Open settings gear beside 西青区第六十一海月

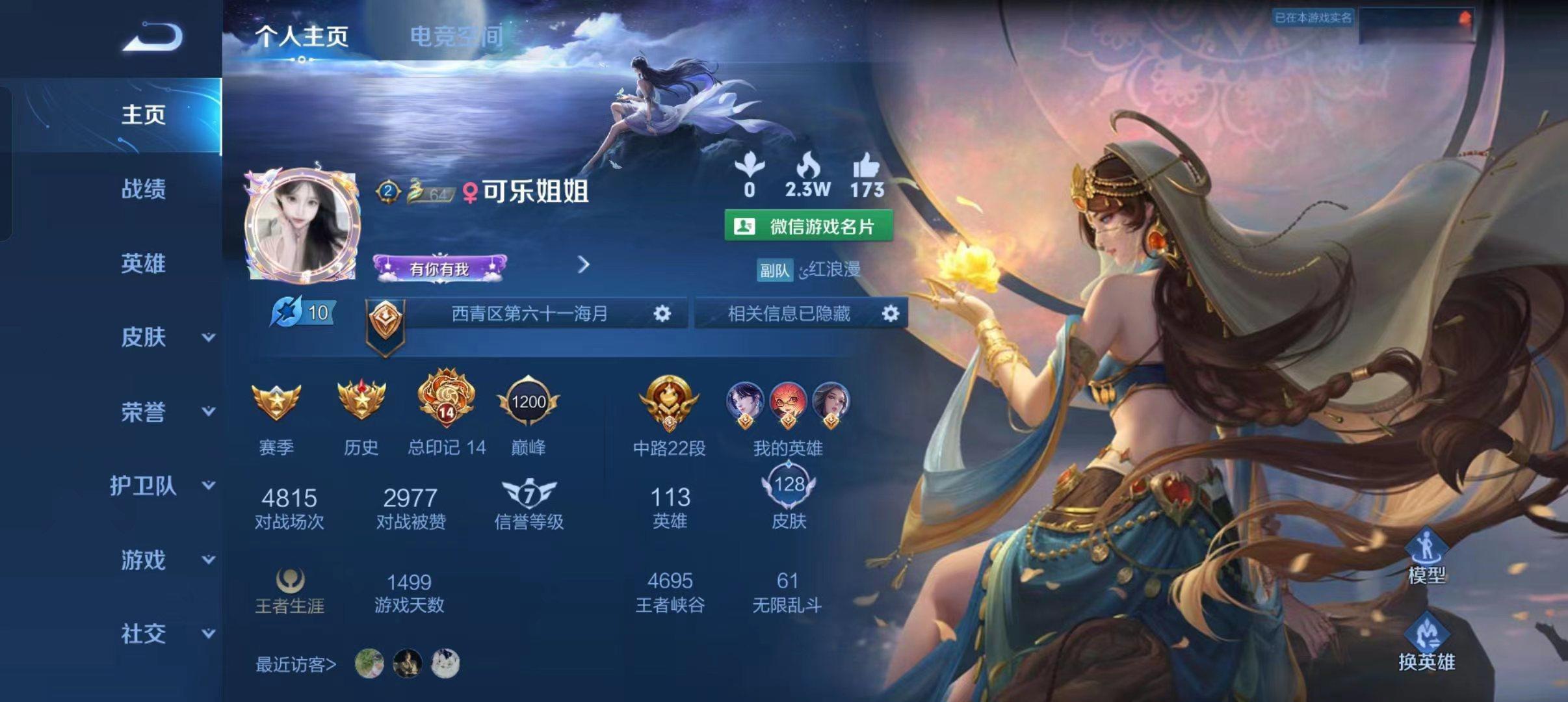(661, 314)
